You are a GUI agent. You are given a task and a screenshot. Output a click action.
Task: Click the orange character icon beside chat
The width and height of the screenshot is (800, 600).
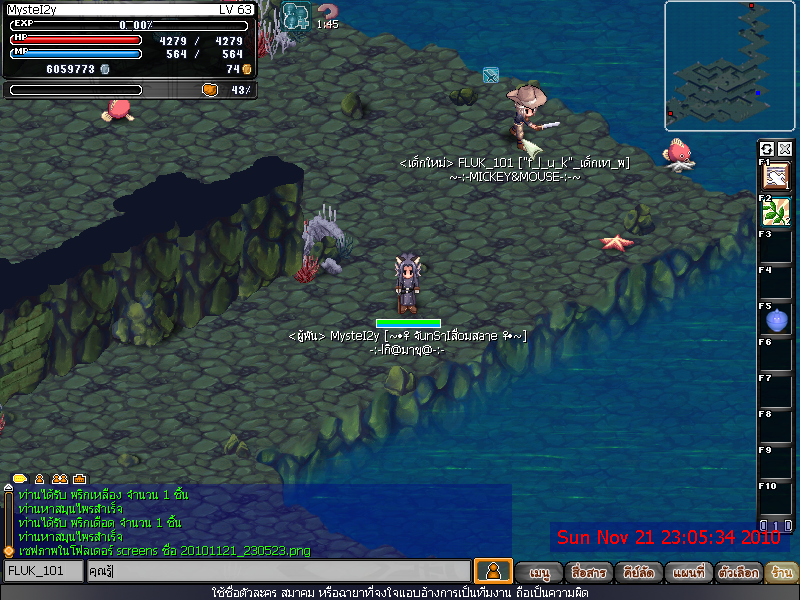coord(492,571)
